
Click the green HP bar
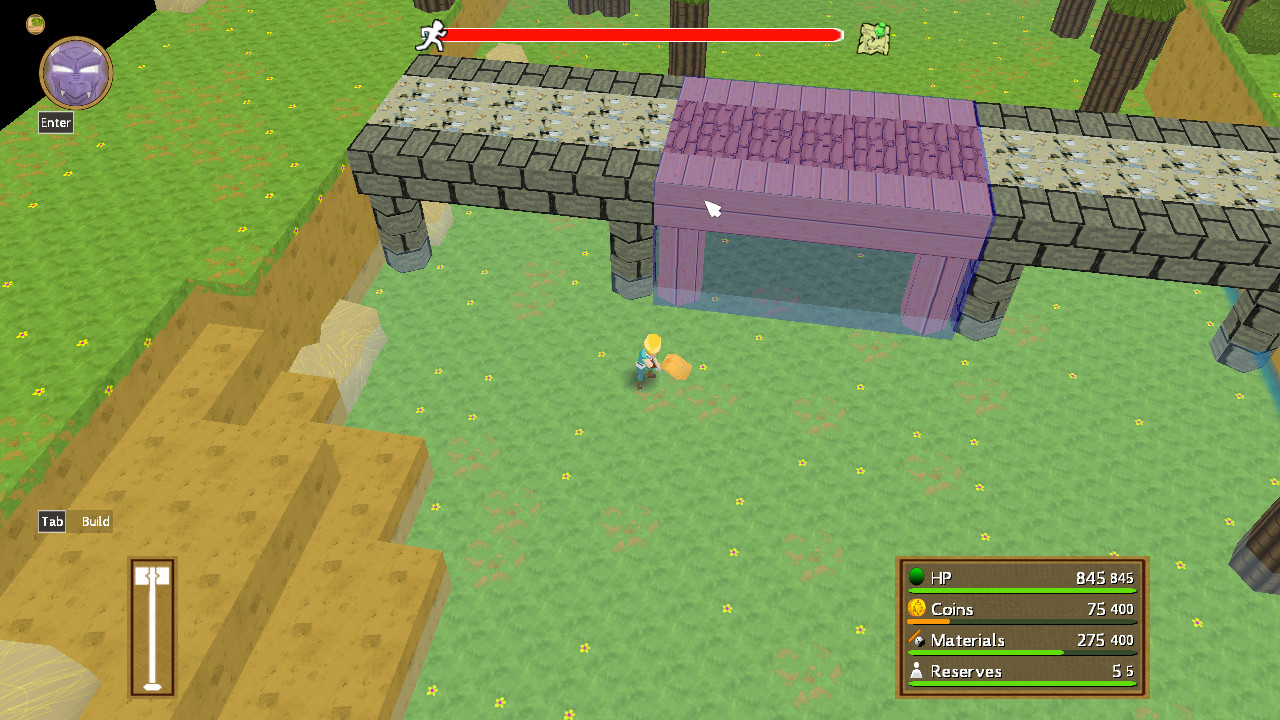pyautogui.click(x=1020, y=589)
